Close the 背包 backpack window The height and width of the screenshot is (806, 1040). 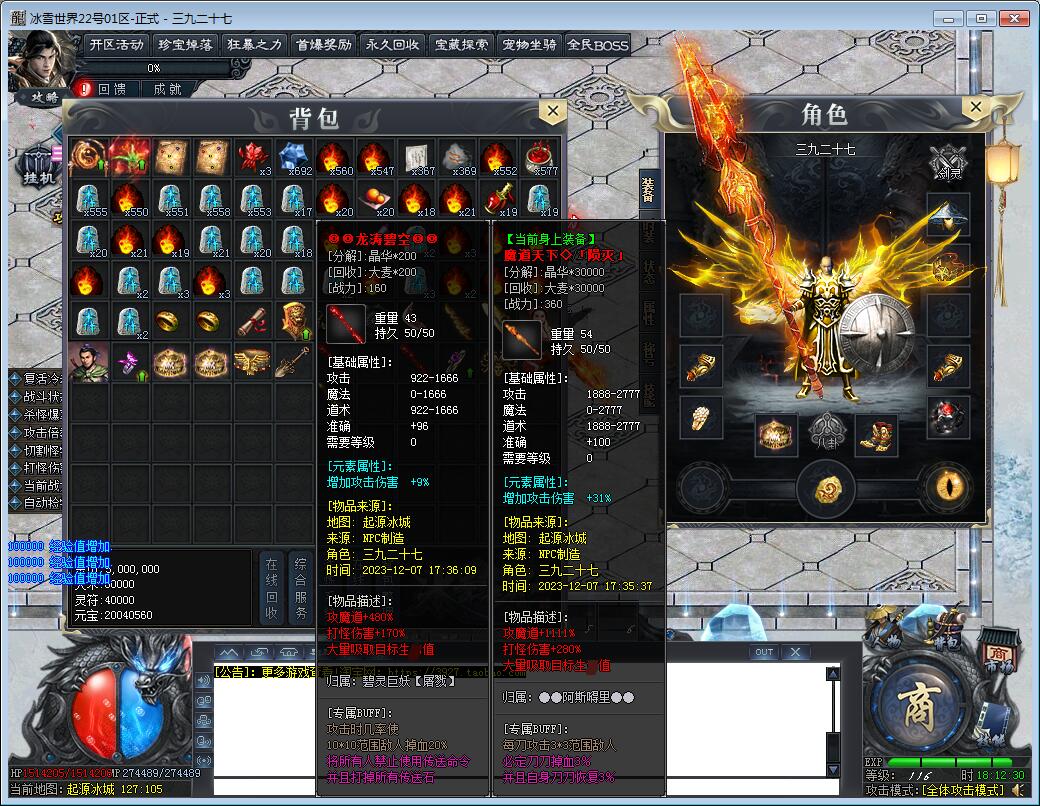(551, 111)
